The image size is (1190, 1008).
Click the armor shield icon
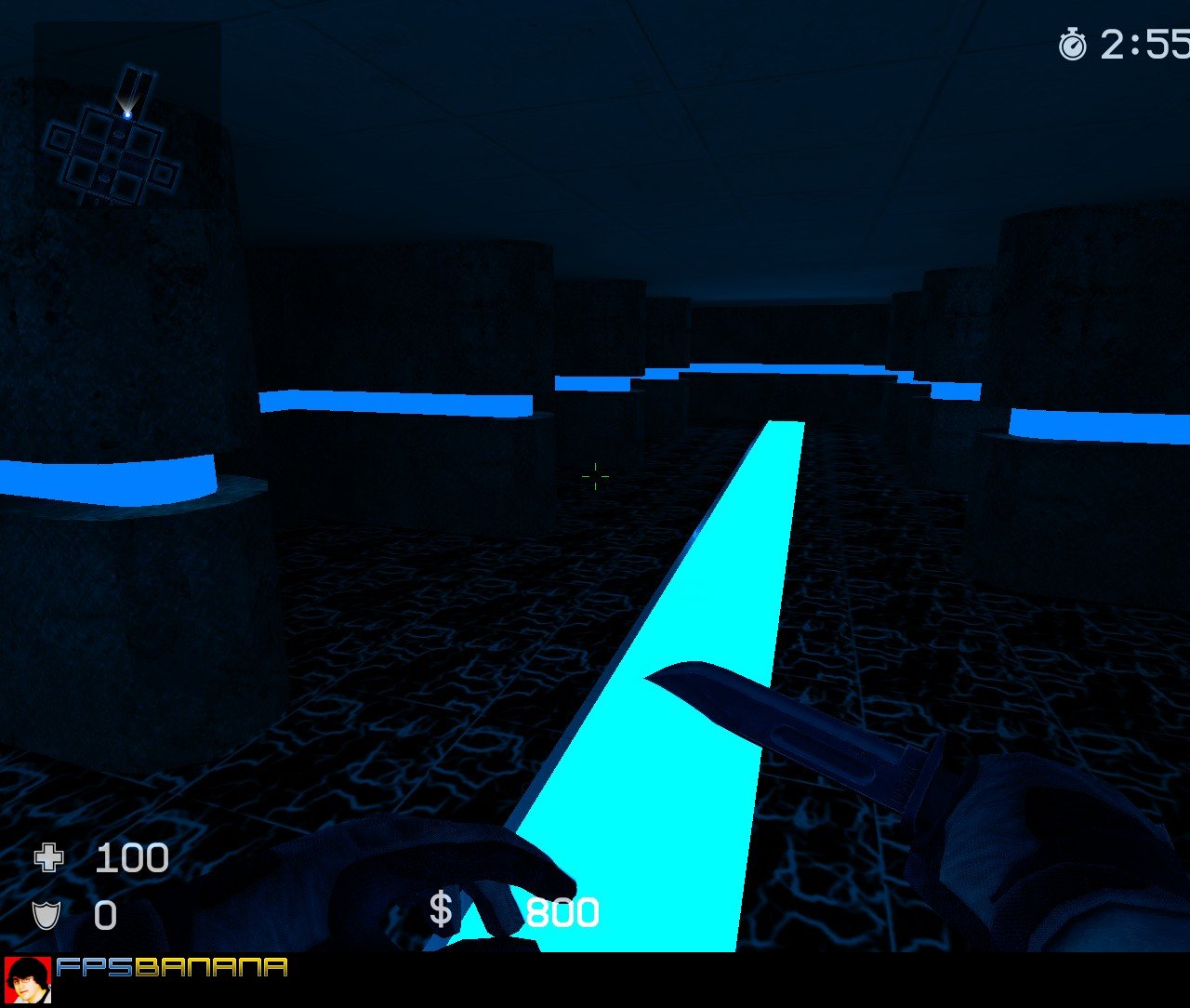pyautogui.click(x=46, y=916)
